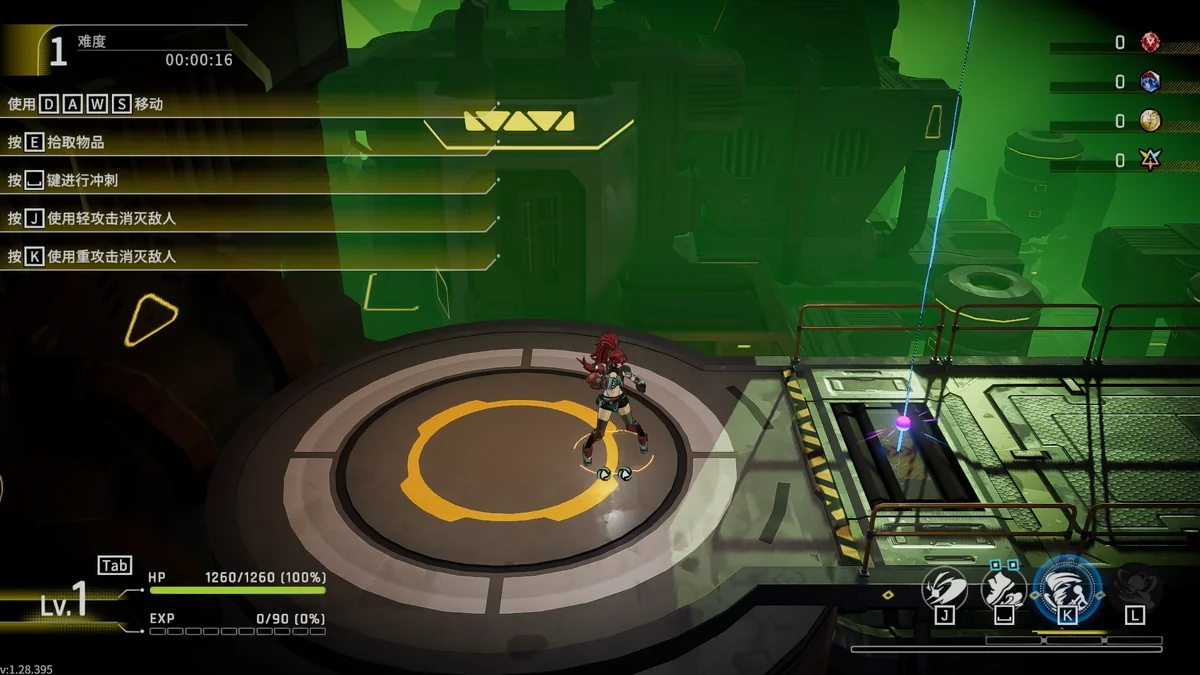Click the blue crystal currency icon
This screenshot has height=675, width=1200.
tap(1150, 82)
